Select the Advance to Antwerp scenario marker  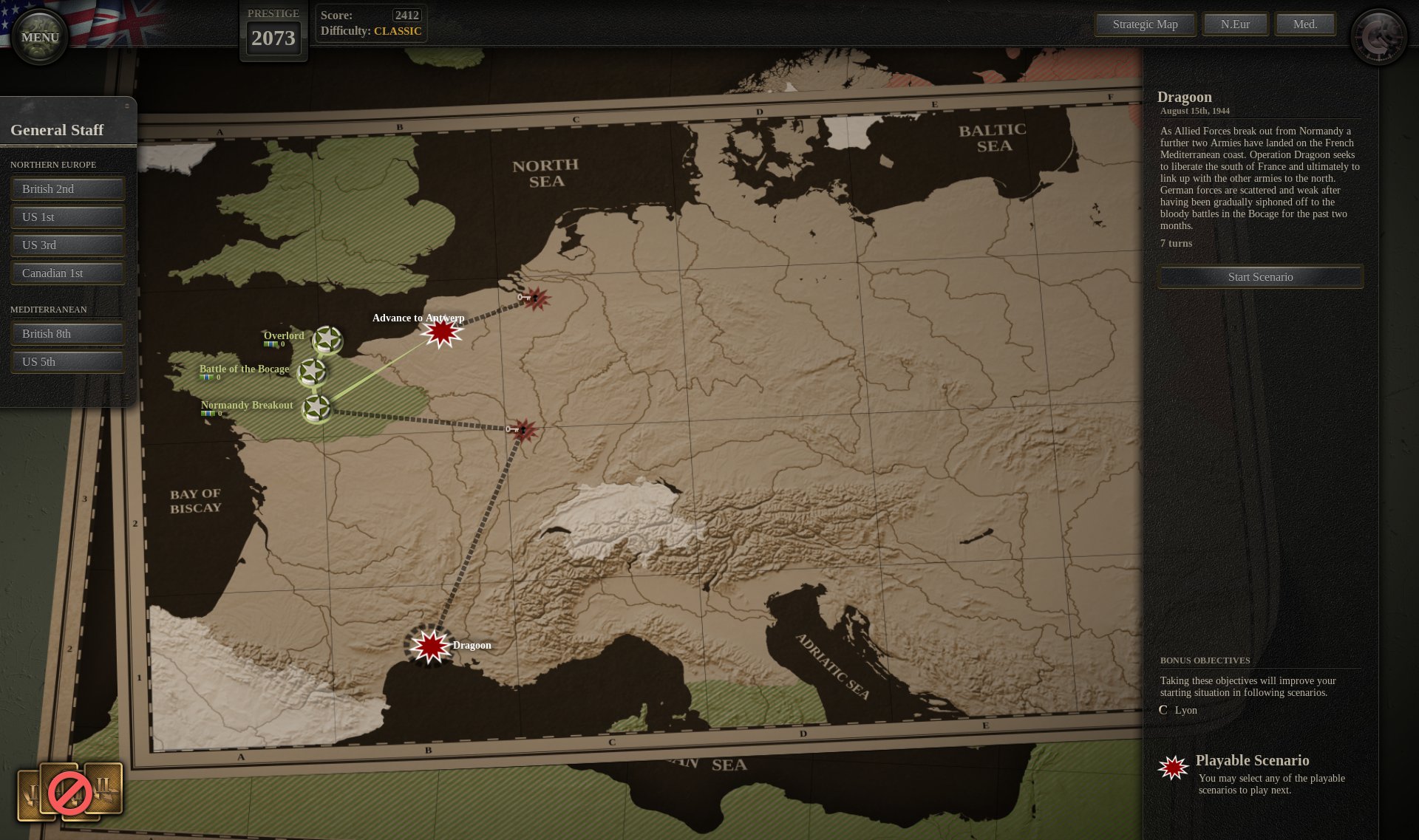pyautogui.click(x=442, y=332)
